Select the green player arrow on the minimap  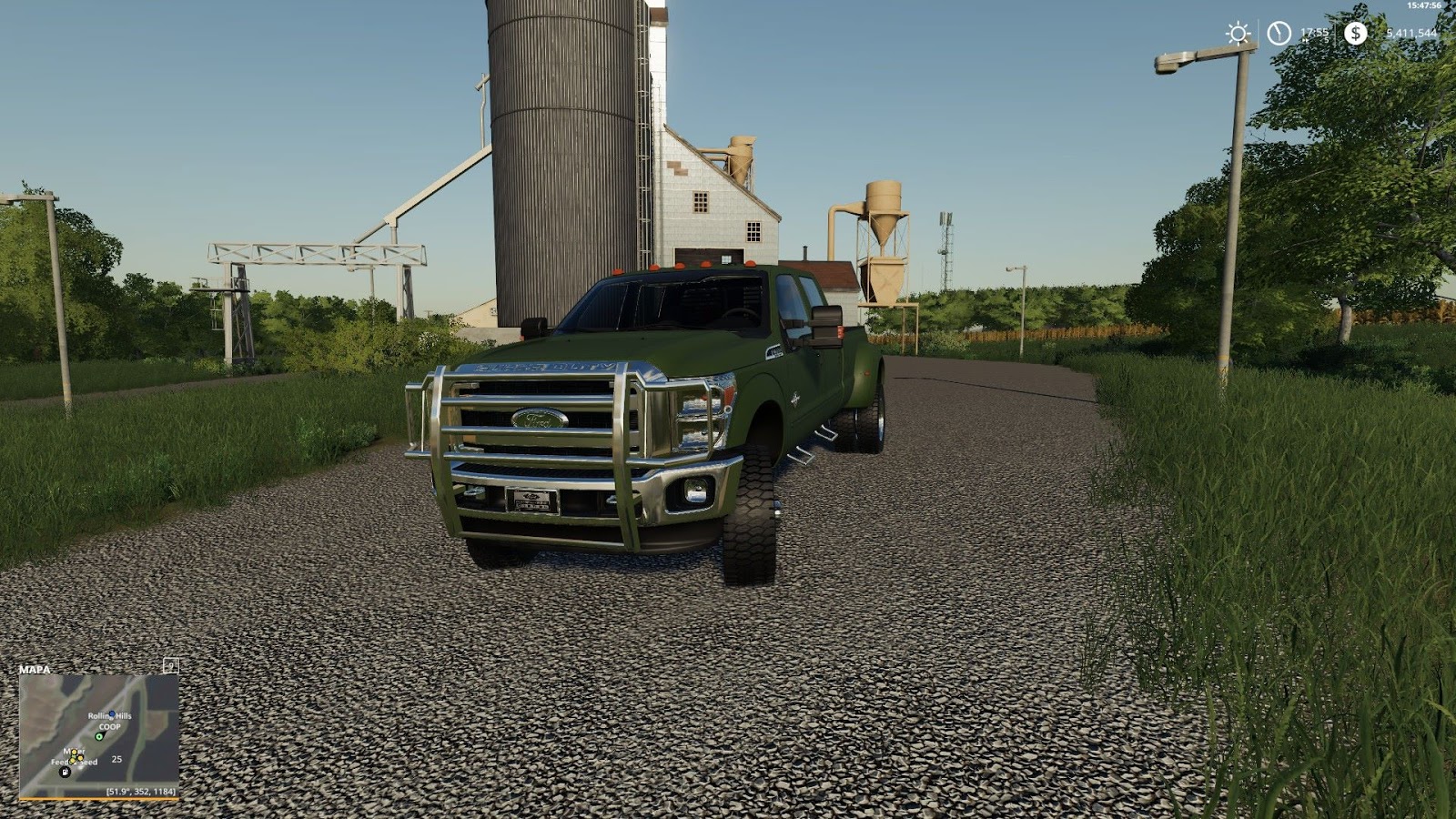click(x=99, y=736)
